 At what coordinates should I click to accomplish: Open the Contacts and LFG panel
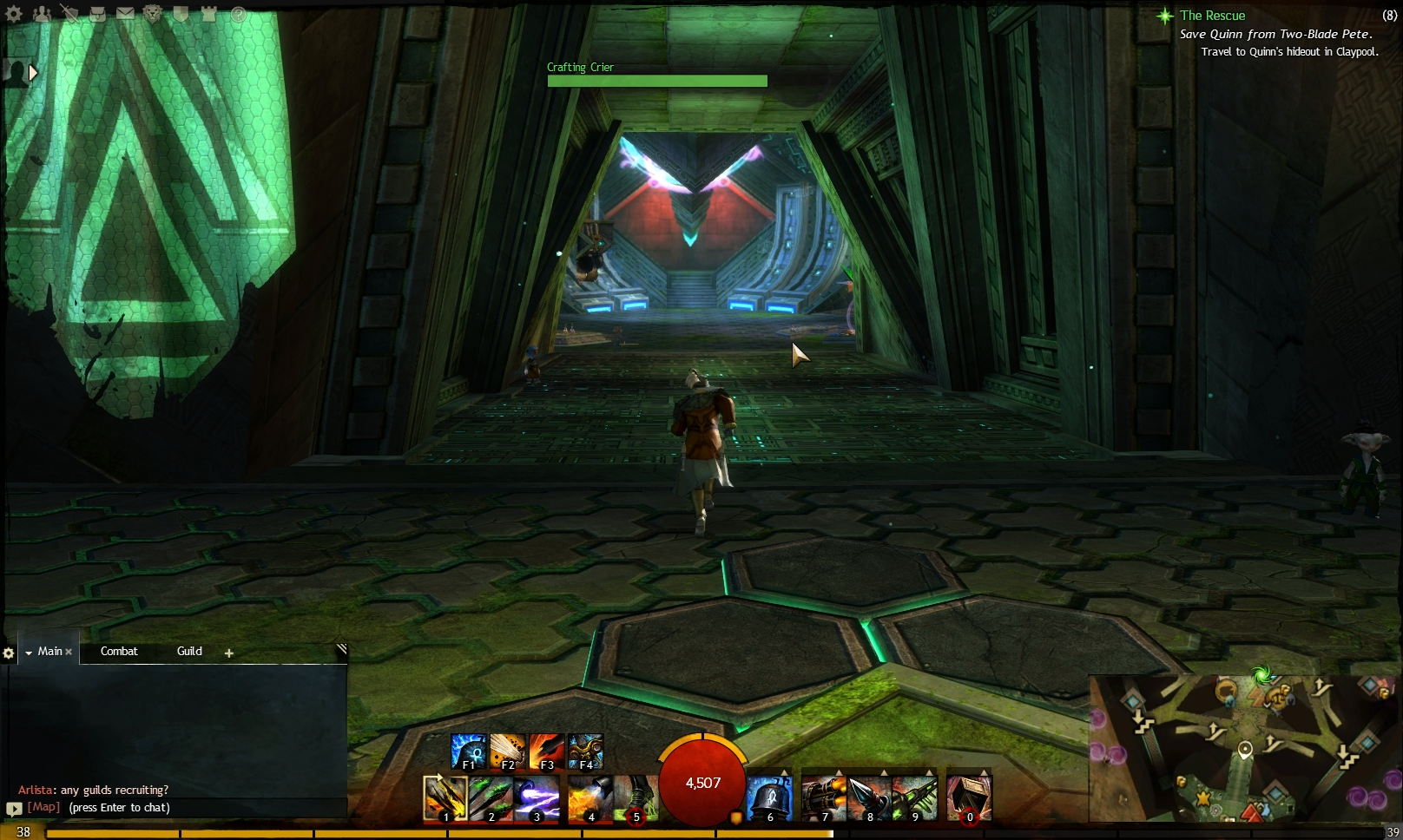point(40,14)
